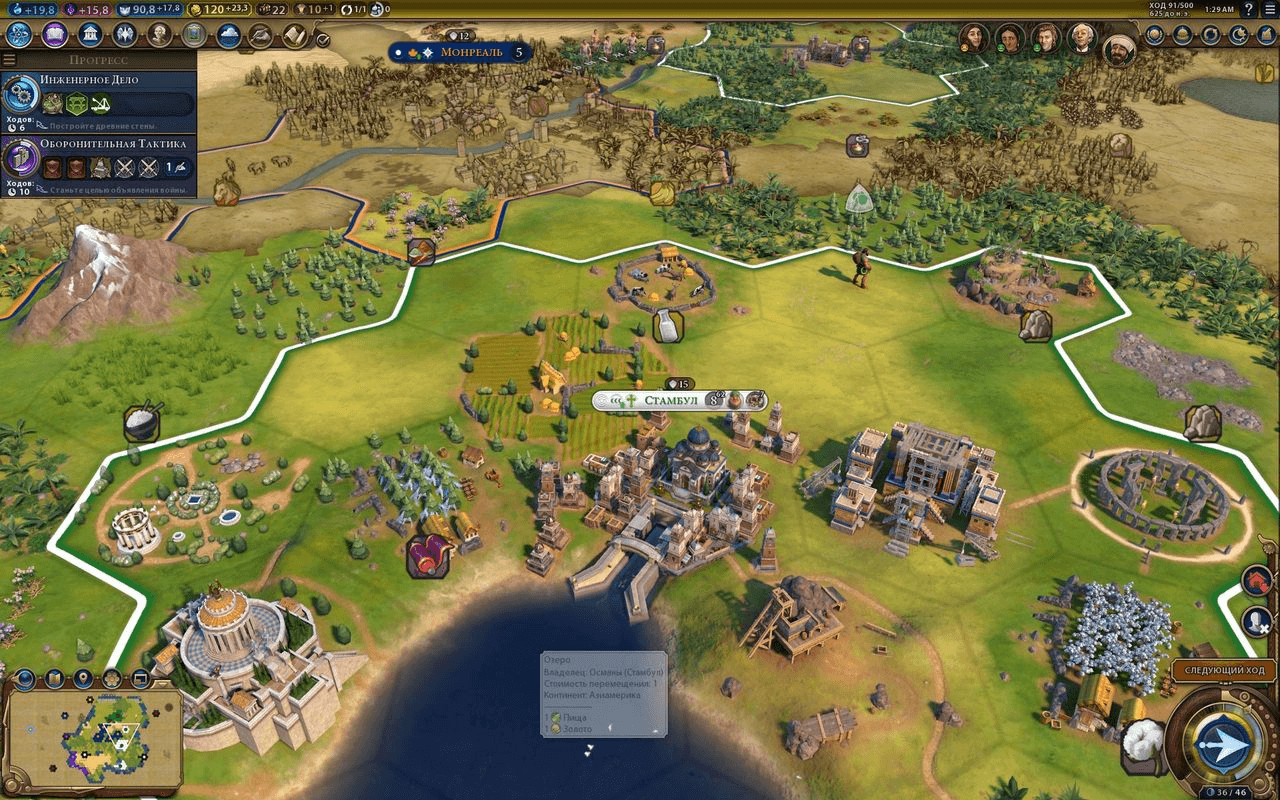Open the Civilopedia question mark button
Viewport: 1280px width, 800px height.
point(1248,10)
